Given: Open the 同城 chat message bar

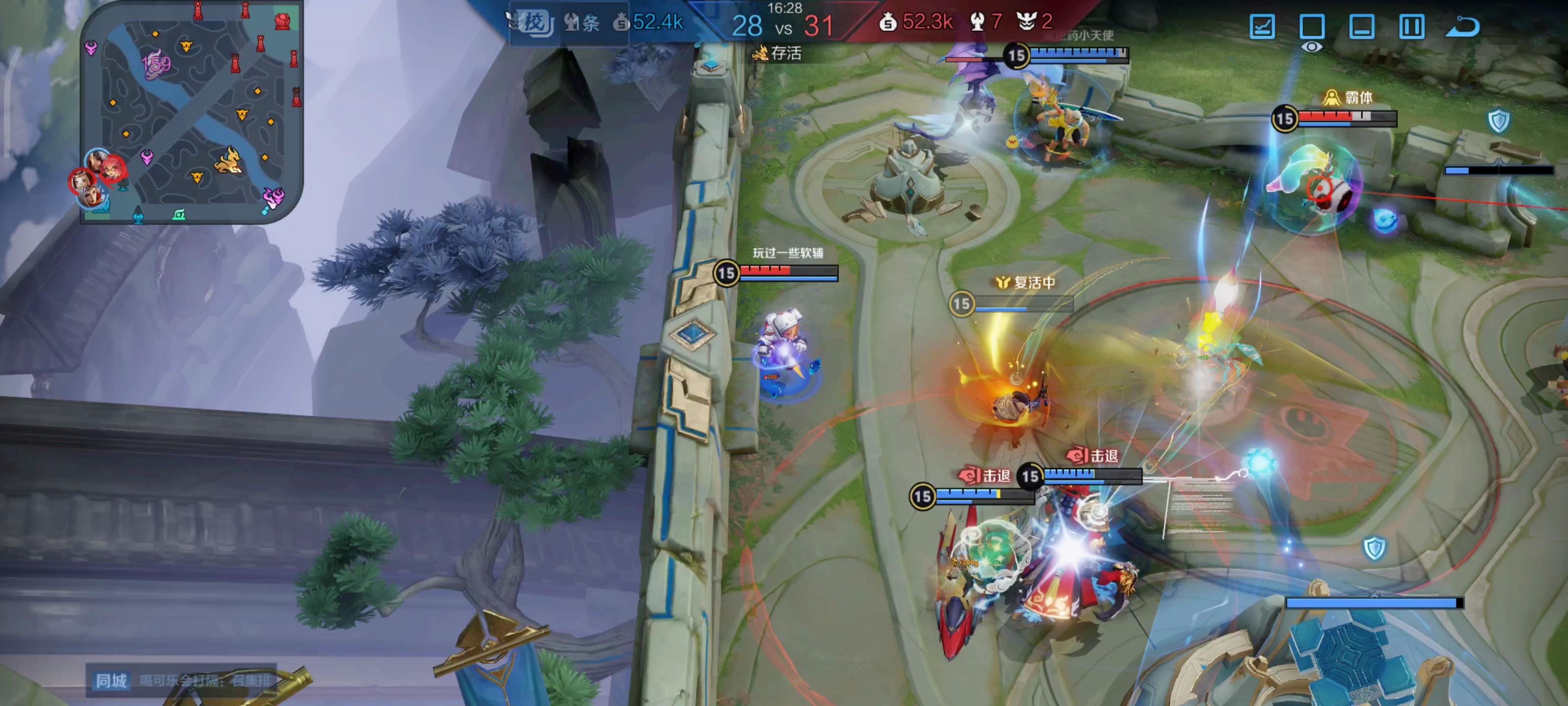Looking at the screenshot, I should coord(182,680).
